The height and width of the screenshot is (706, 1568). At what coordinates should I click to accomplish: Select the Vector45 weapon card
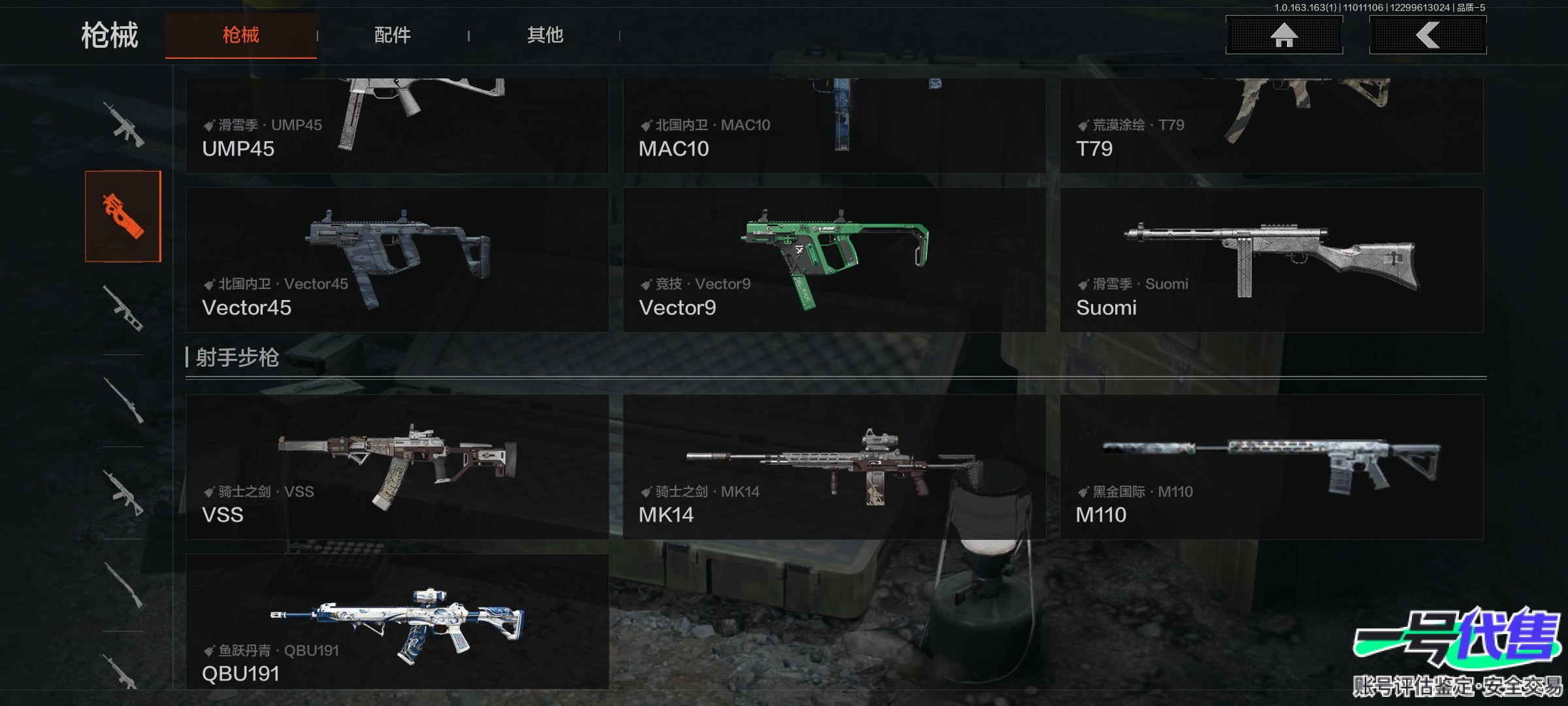[397, 260]
